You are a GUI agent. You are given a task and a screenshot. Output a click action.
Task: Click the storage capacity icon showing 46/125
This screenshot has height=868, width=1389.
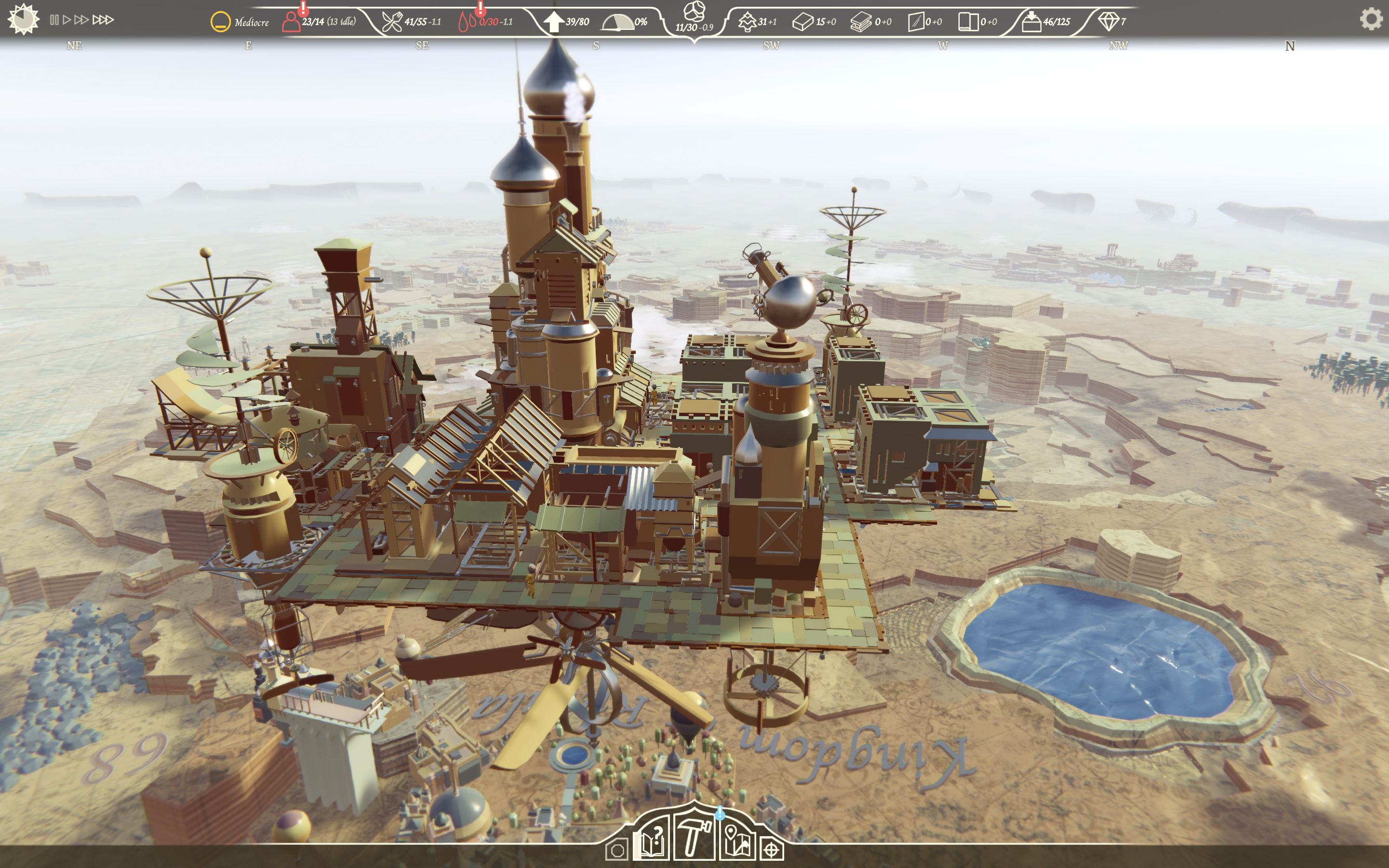point(1032,22)
